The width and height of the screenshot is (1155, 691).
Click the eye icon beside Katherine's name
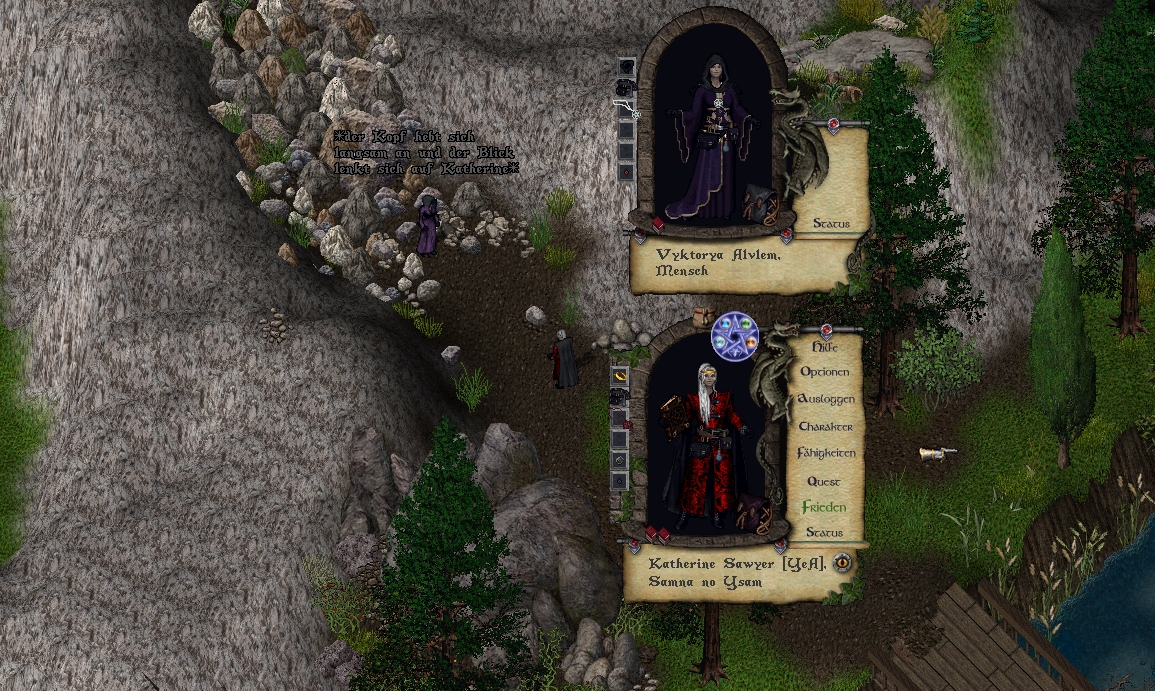click(x=842, y=562)
